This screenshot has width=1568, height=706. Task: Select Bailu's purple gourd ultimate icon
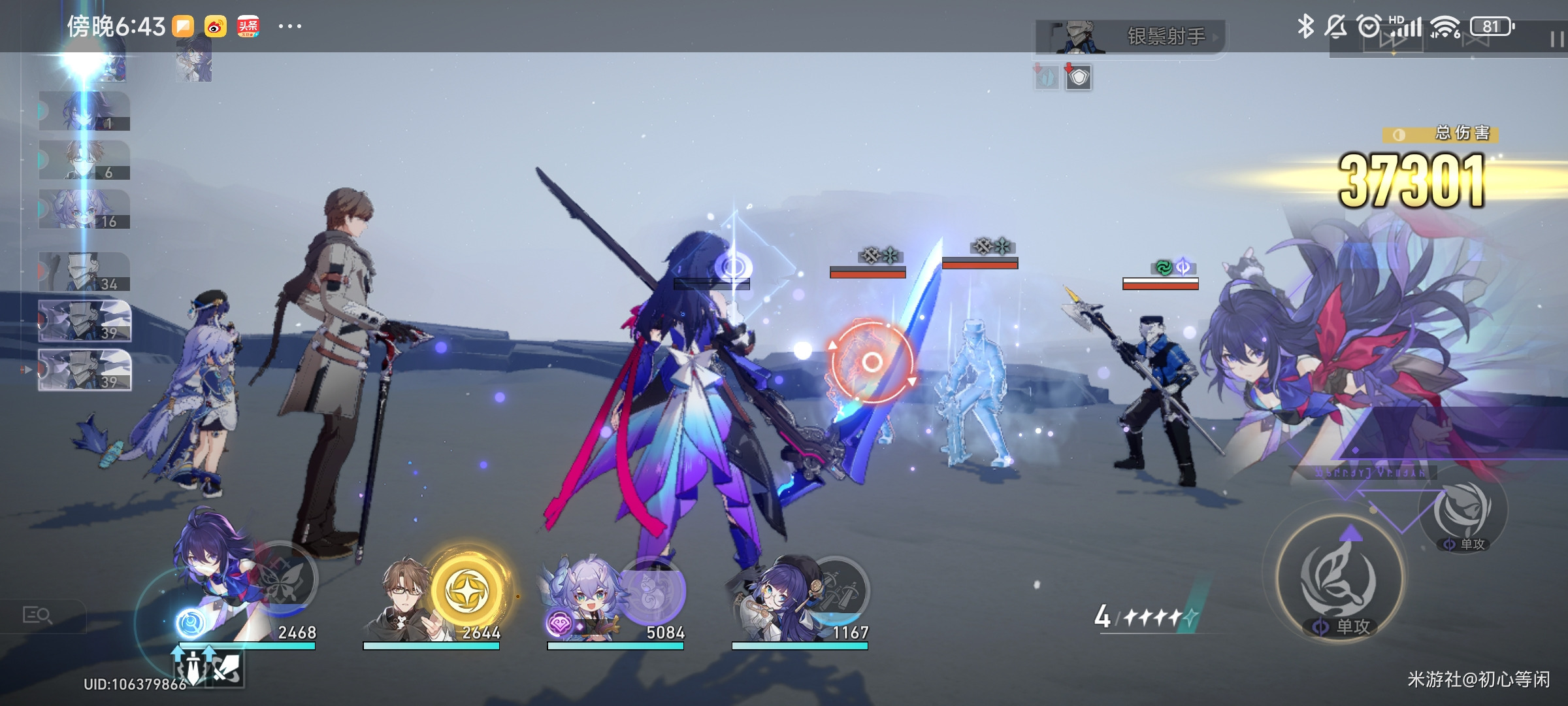coord(651,590)
